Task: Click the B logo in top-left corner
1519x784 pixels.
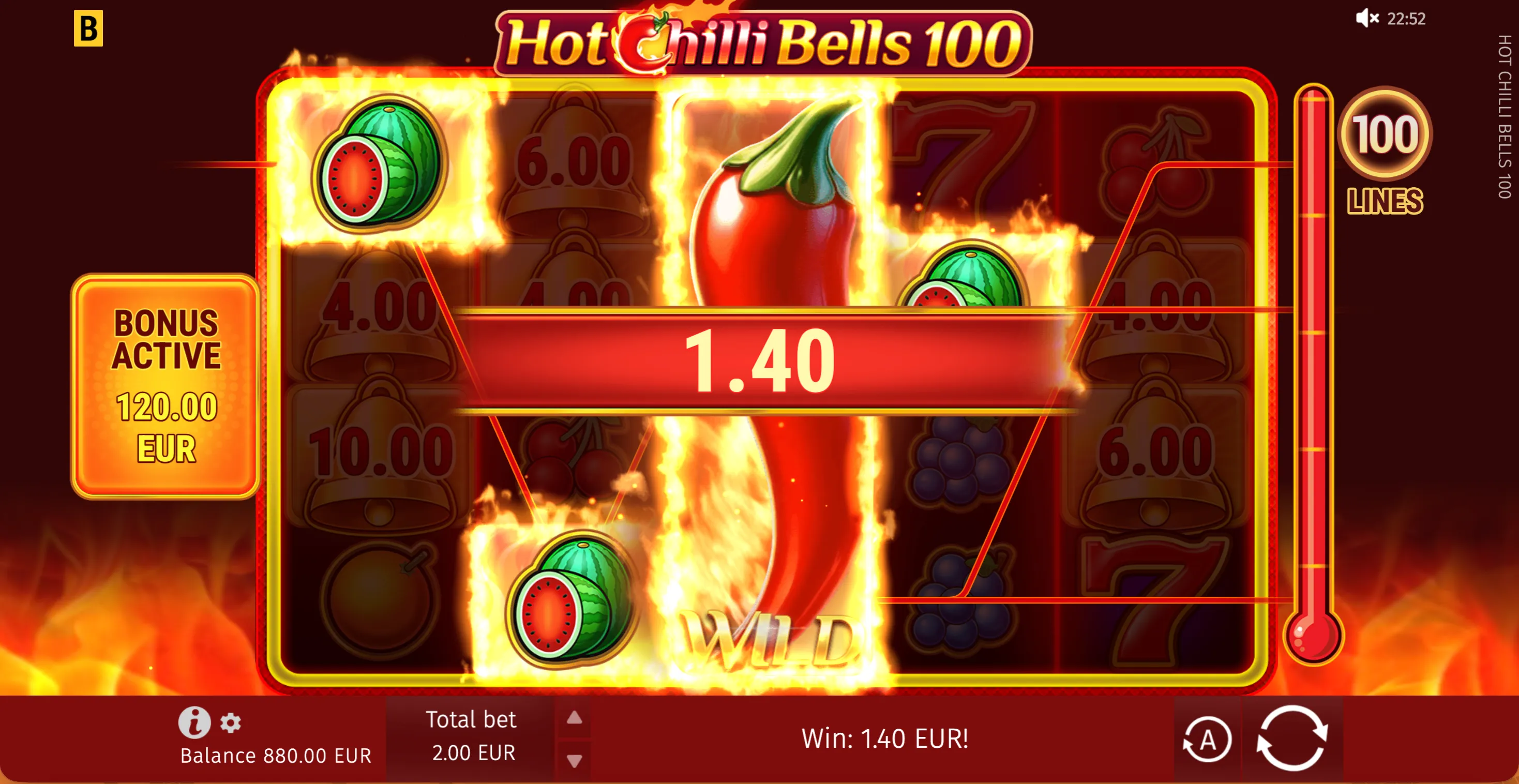Action: click(89, 28)
